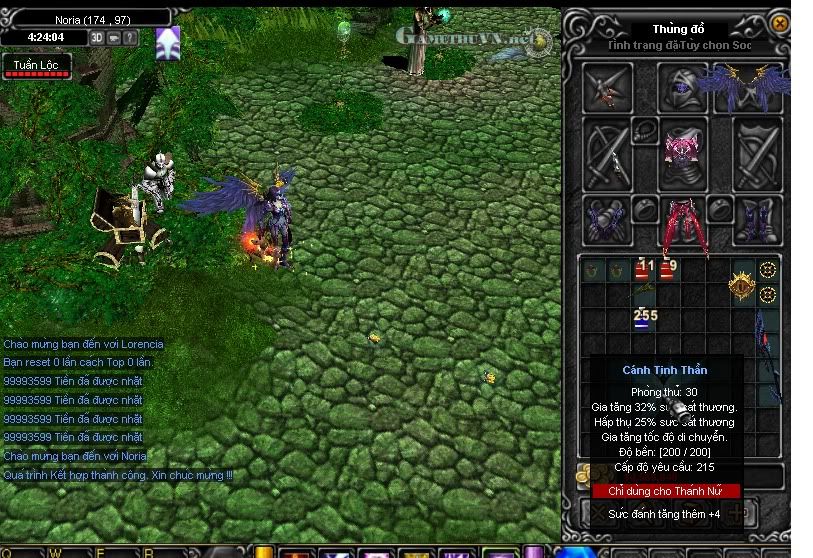Select the purple buff icon
The height and width of the screenshot is (558, 813).
pos(168,43)
